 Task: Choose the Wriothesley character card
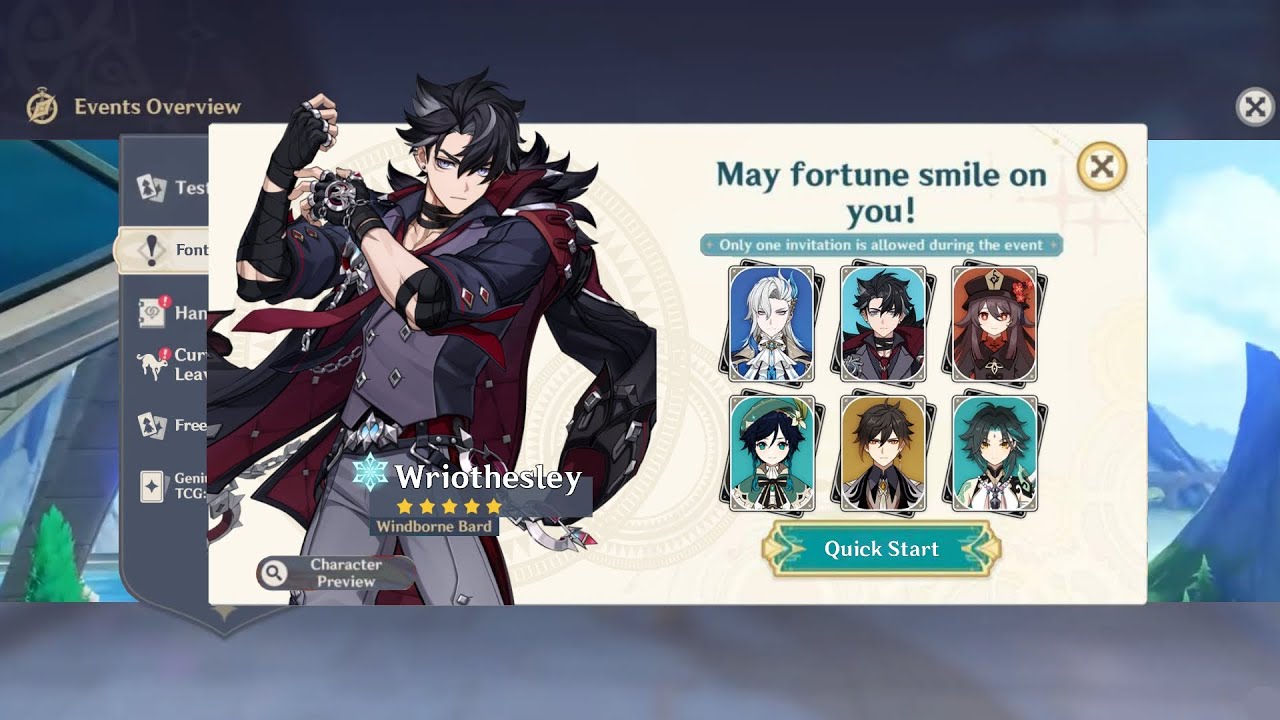[x=883, y=323]
